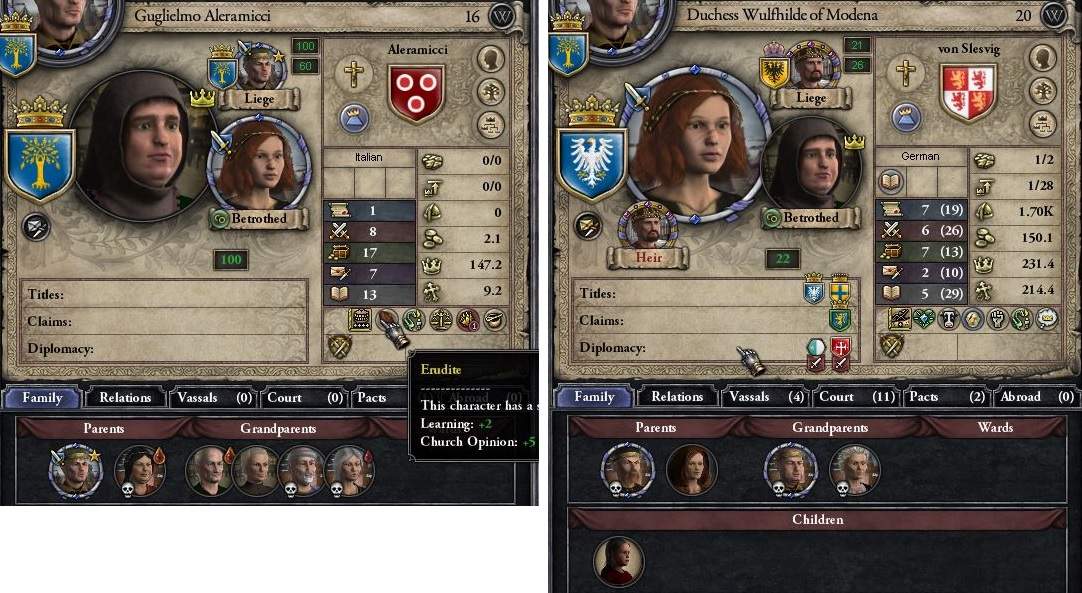Viewport: 1082px width, 593px height.
Task: Click the white eagle title shield
Action: [x=590, y=165]
